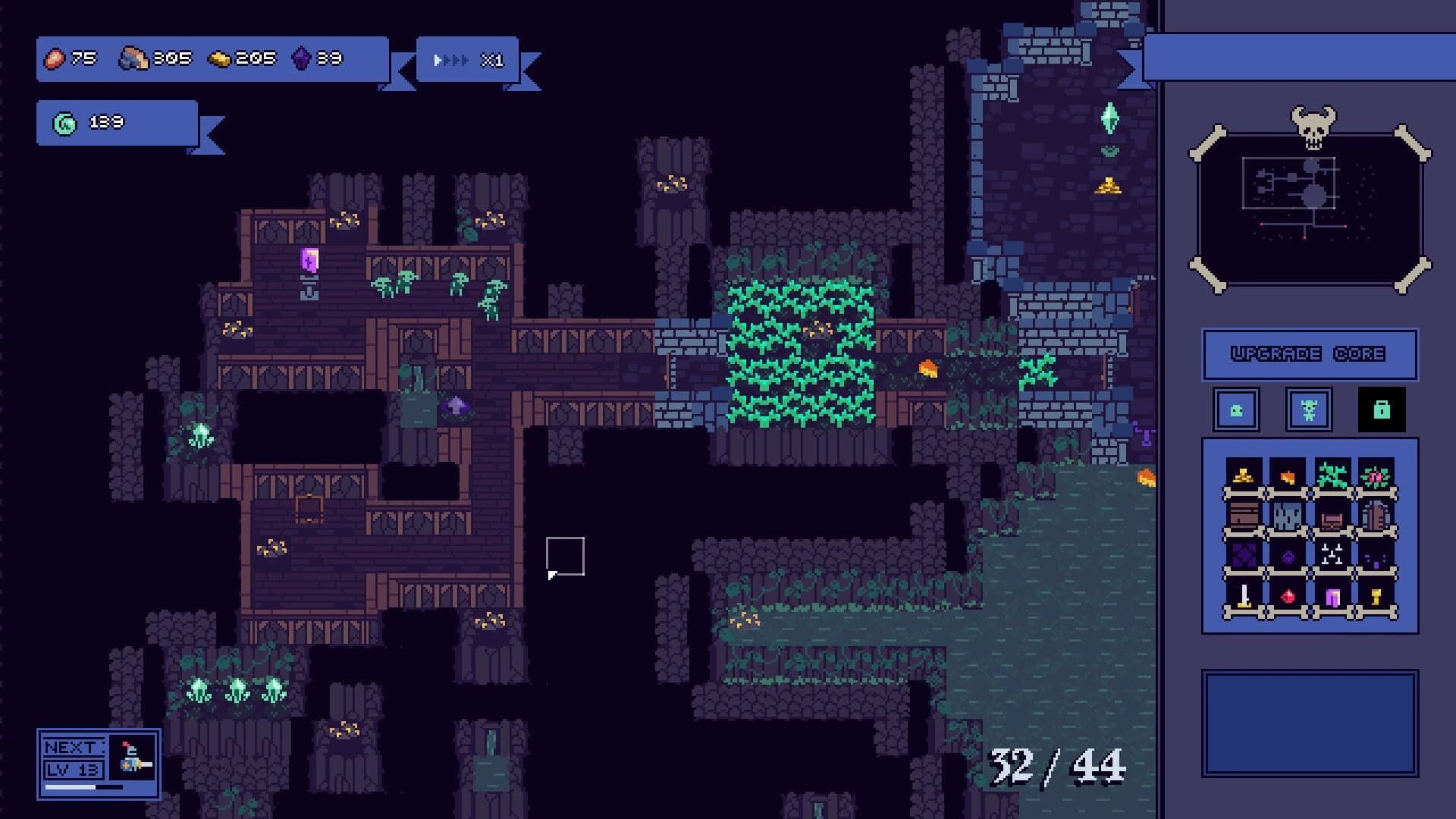Select the purple gem build item
This screenshot has height=819, width=1456.
[x=1288, y=554]
